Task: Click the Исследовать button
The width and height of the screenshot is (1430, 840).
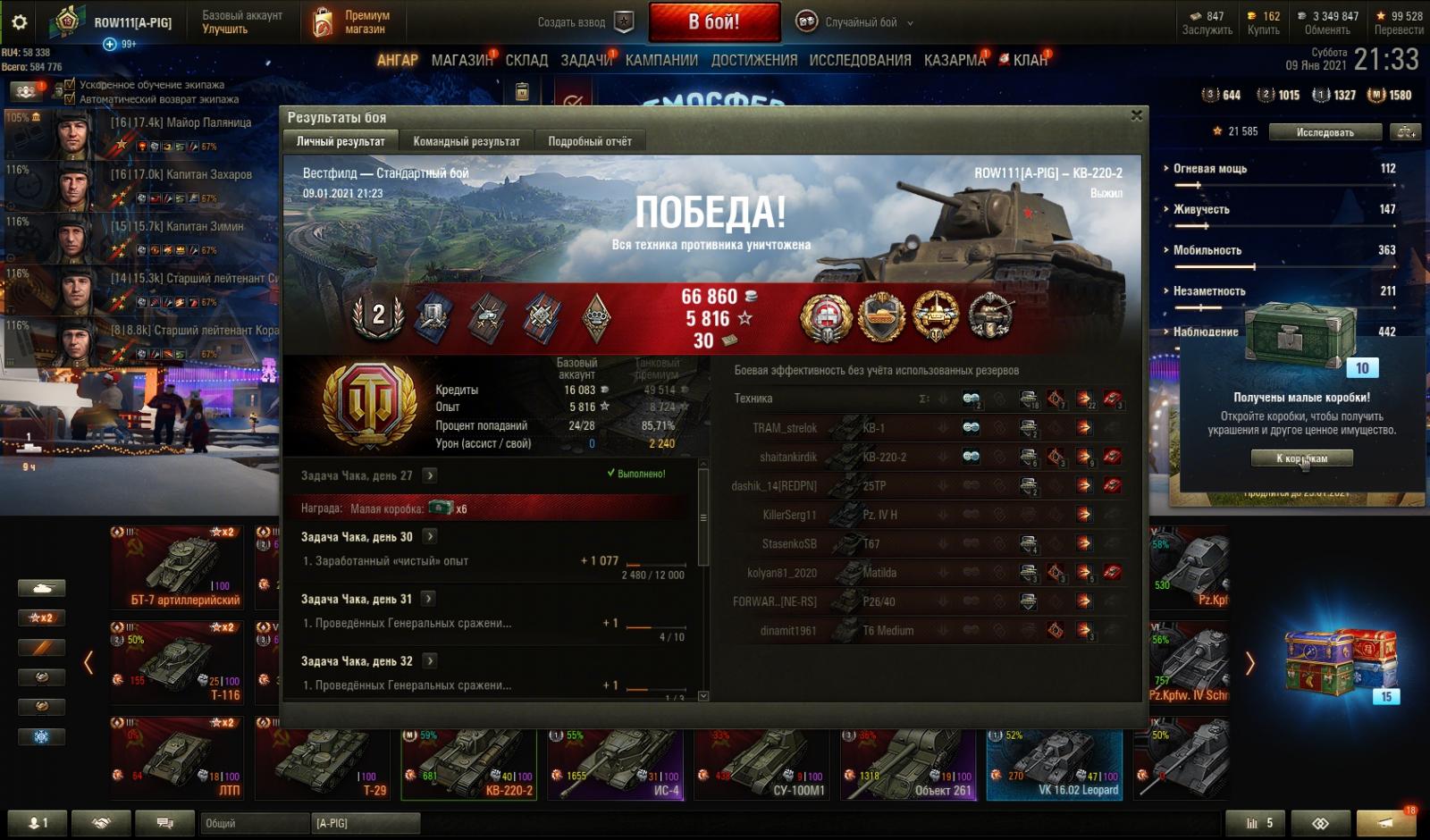Action: [x=1325, y=132]
